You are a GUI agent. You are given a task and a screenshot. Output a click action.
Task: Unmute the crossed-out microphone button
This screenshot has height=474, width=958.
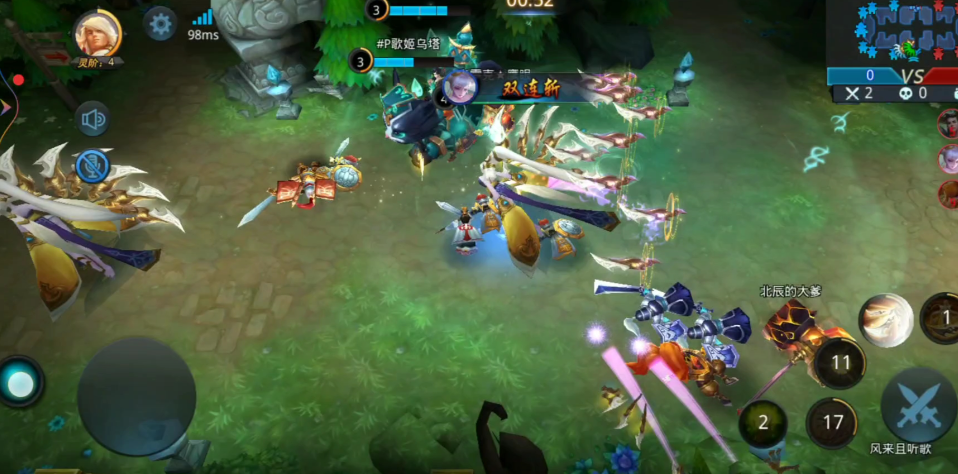93,166
